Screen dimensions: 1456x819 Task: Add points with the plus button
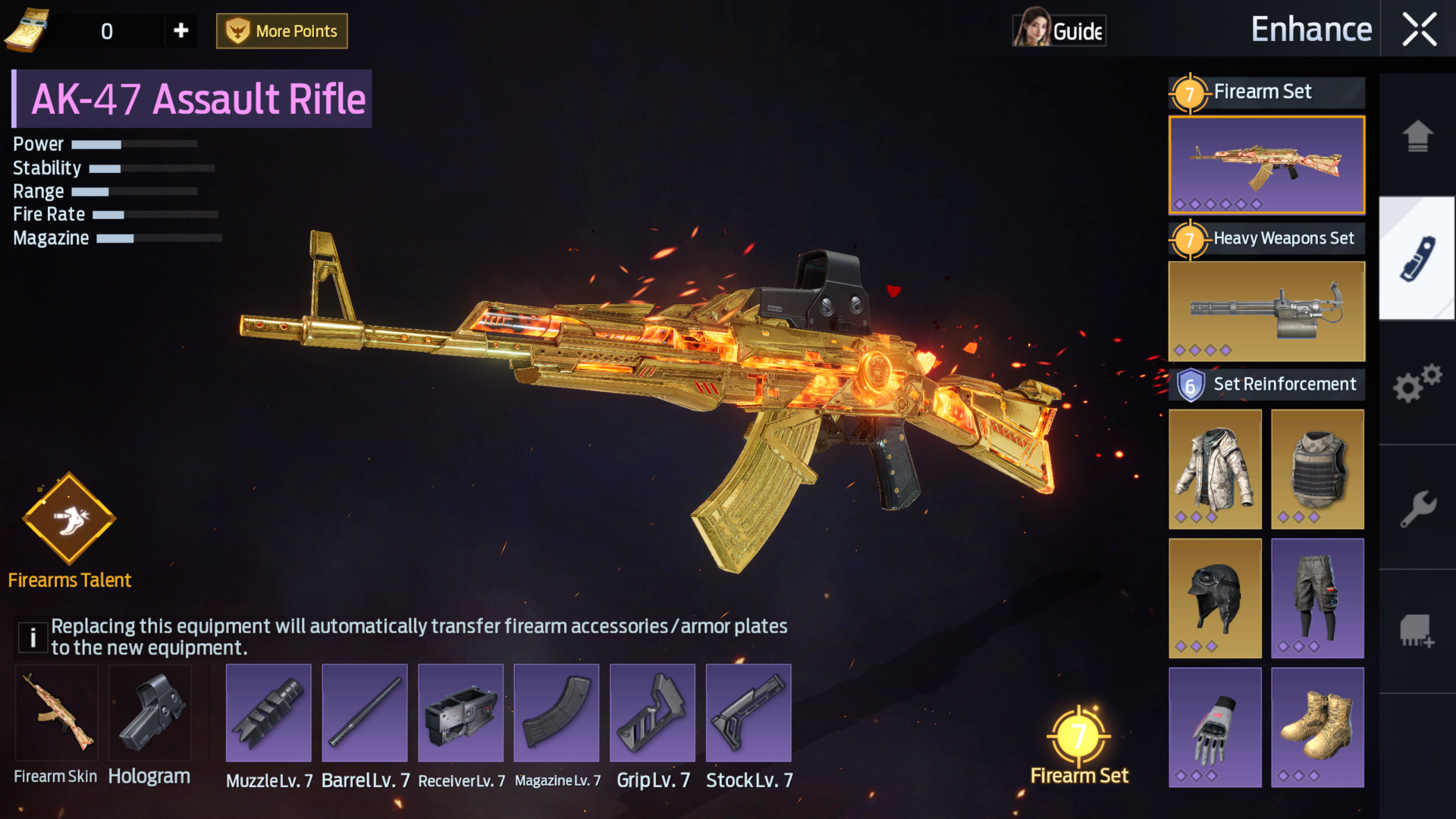180,30
